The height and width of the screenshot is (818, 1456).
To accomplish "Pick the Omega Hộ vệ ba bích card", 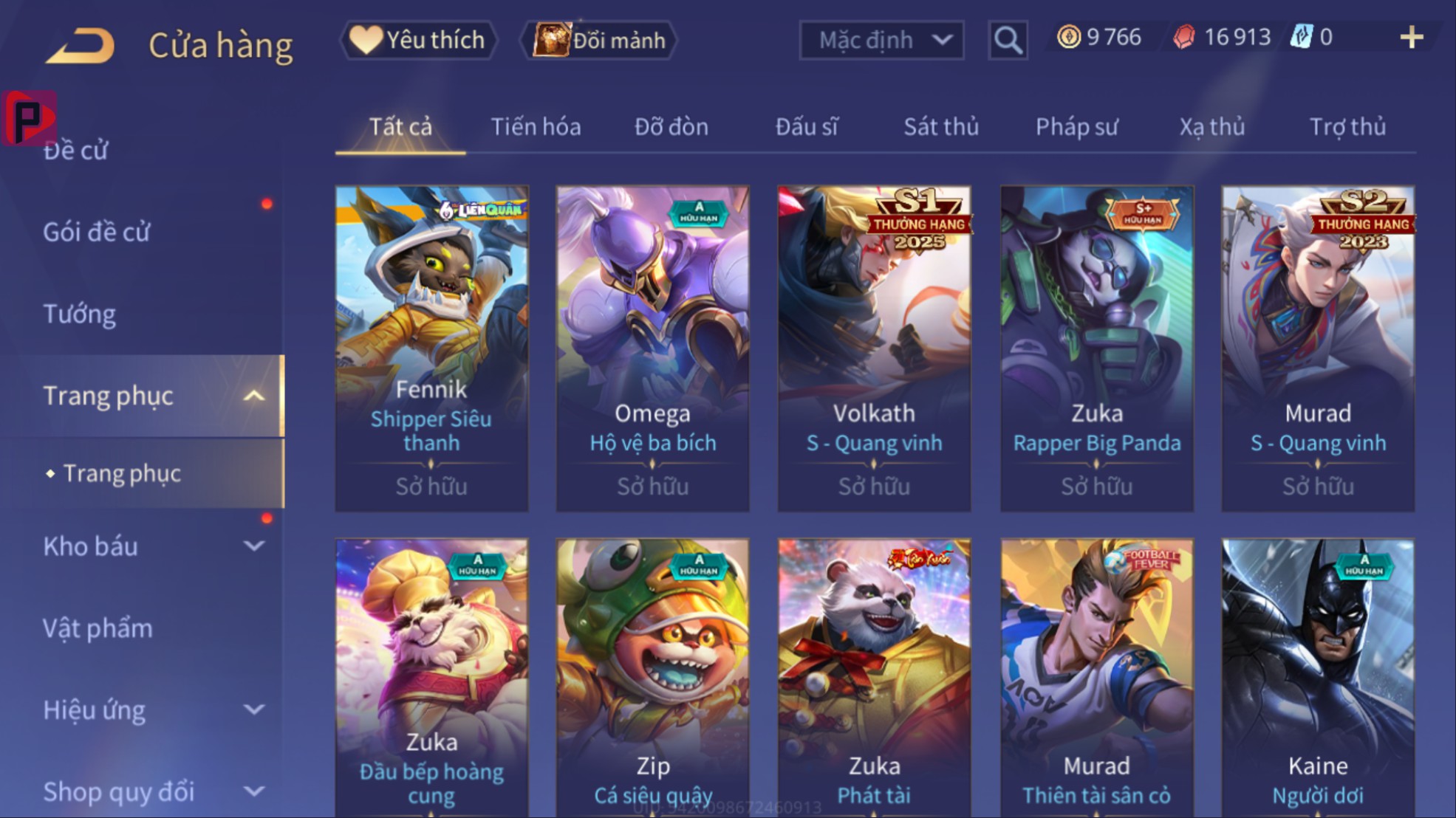I will [x=652, y=348].
